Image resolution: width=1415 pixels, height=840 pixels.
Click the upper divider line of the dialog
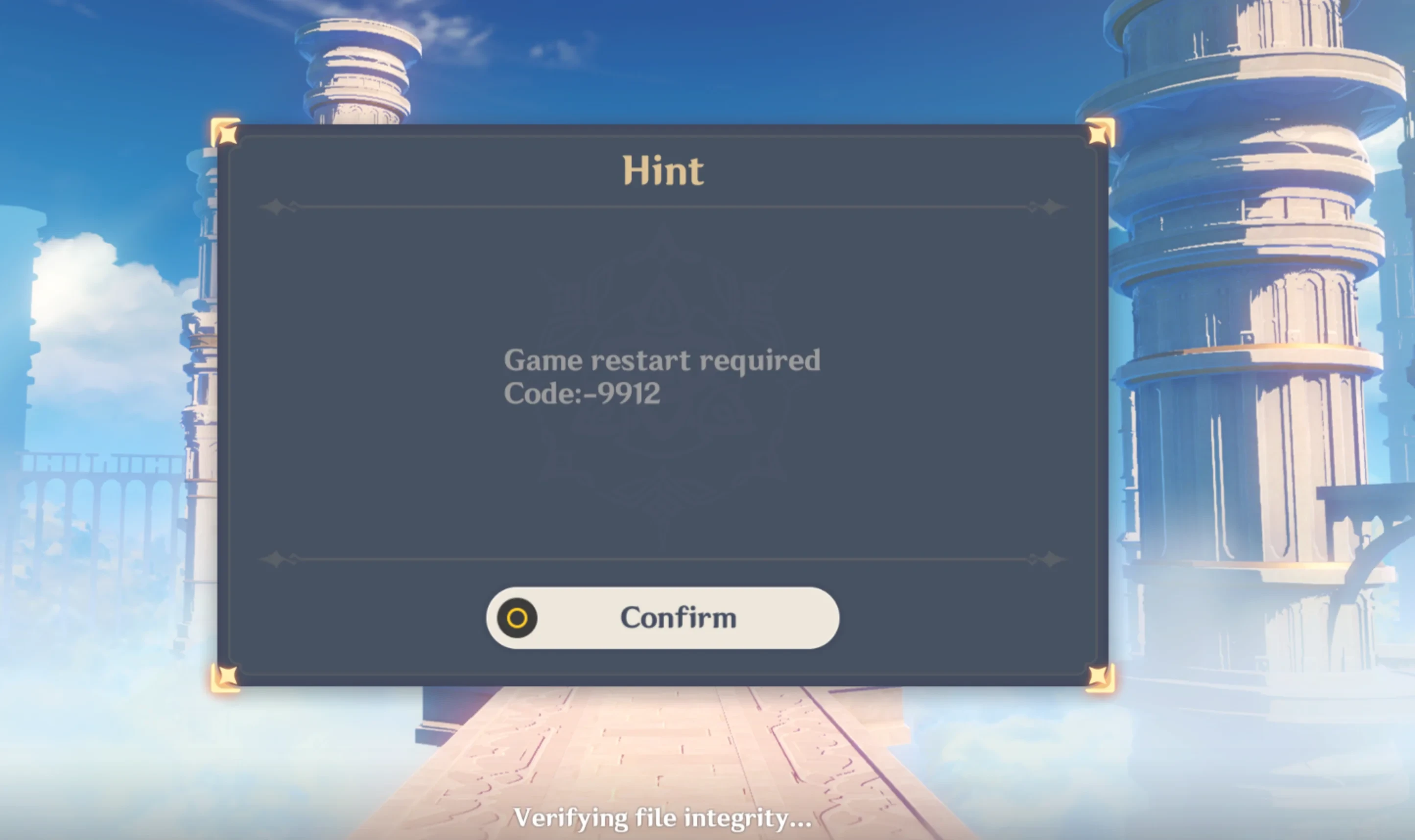pos(662,207)
